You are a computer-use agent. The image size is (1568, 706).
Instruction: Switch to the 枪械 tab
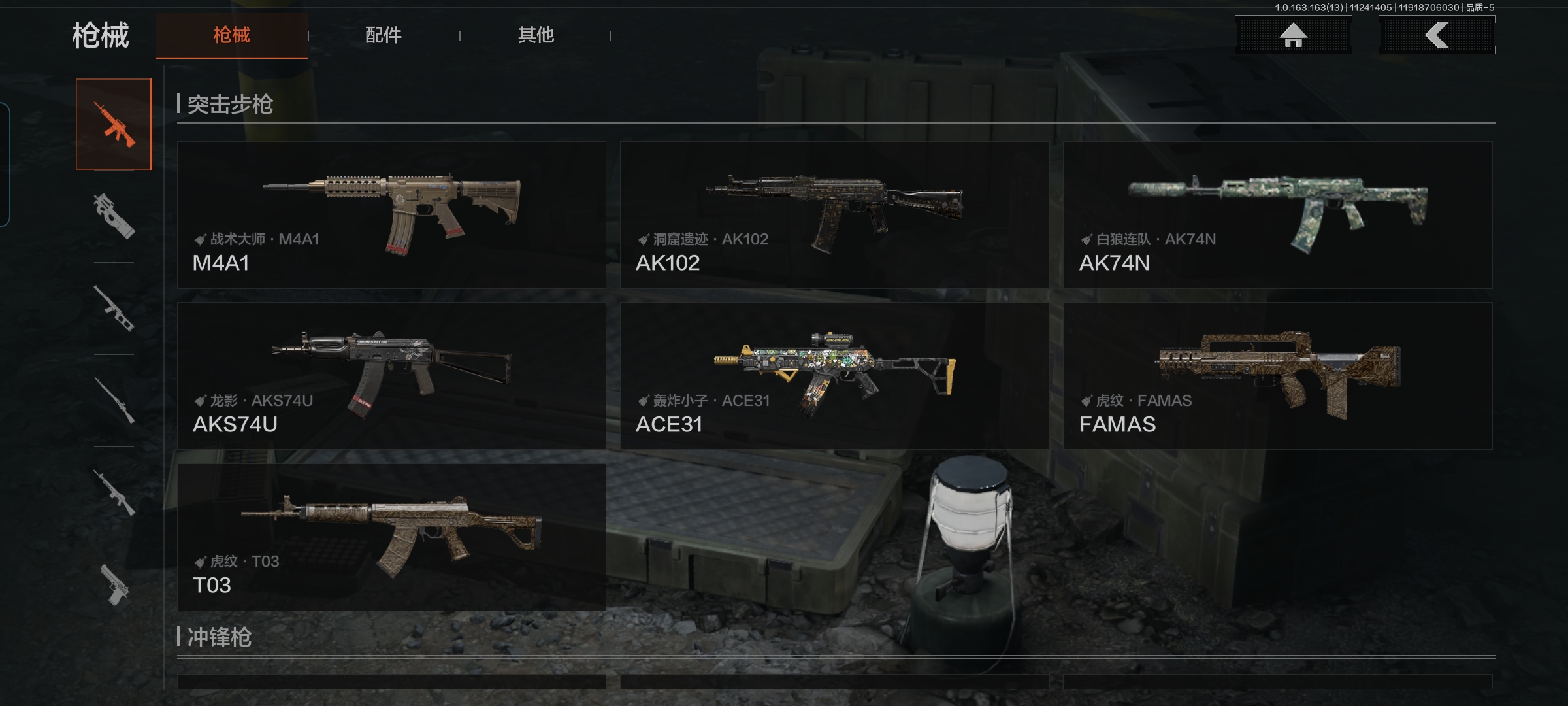pyautogui.click(x=231, y=35)
